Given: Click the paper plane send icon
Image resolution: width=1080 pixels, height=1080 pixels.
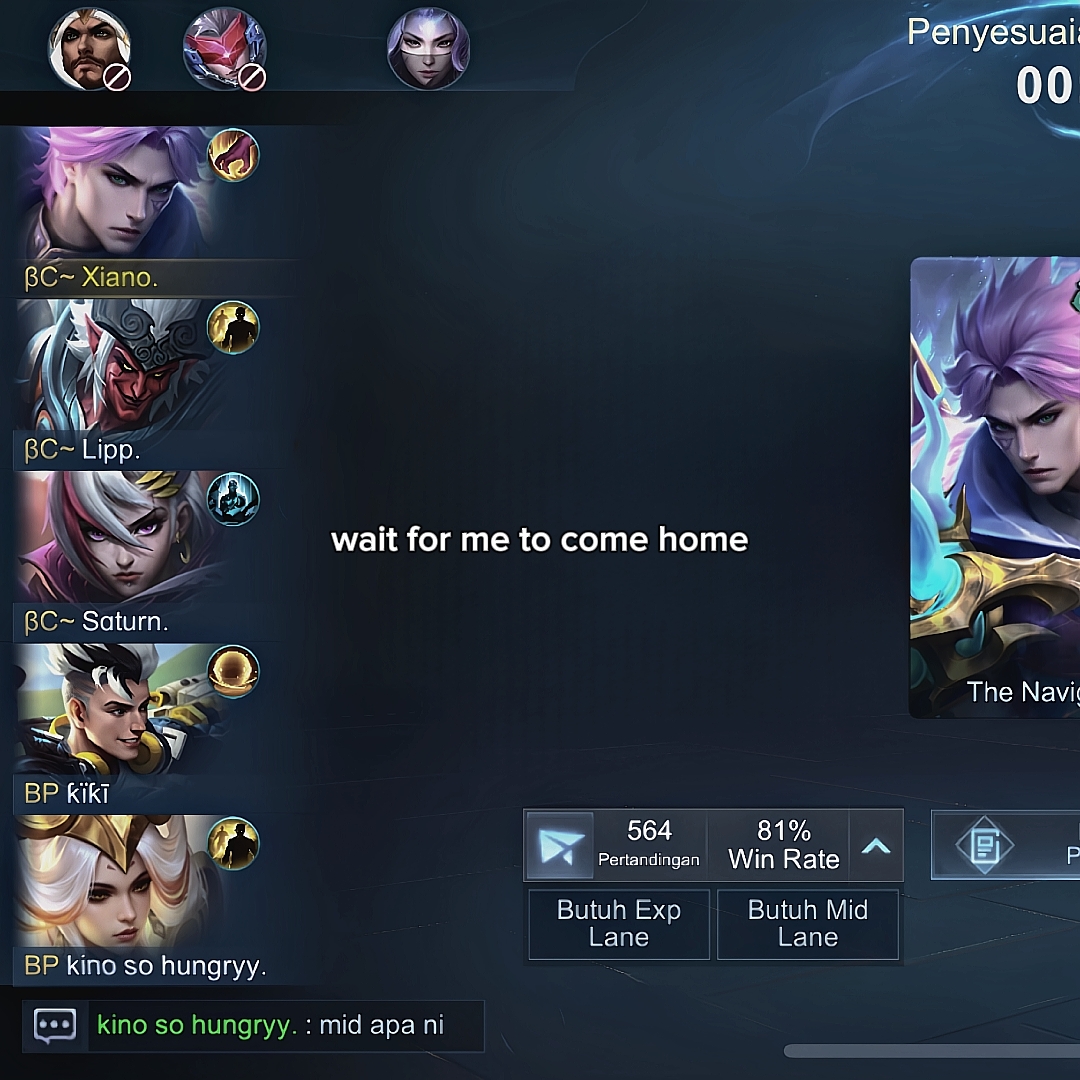Looking at the screenshot, I should [x=560, y=846].
